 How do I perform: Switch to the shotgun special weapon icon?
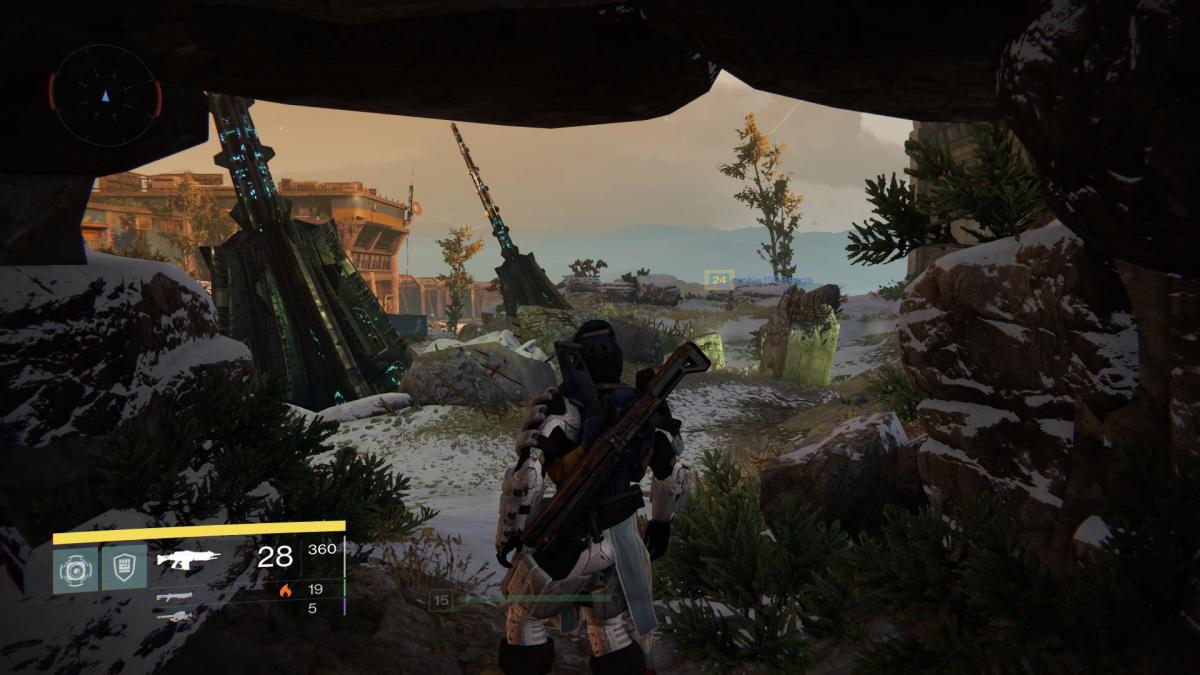click(175, 596)
